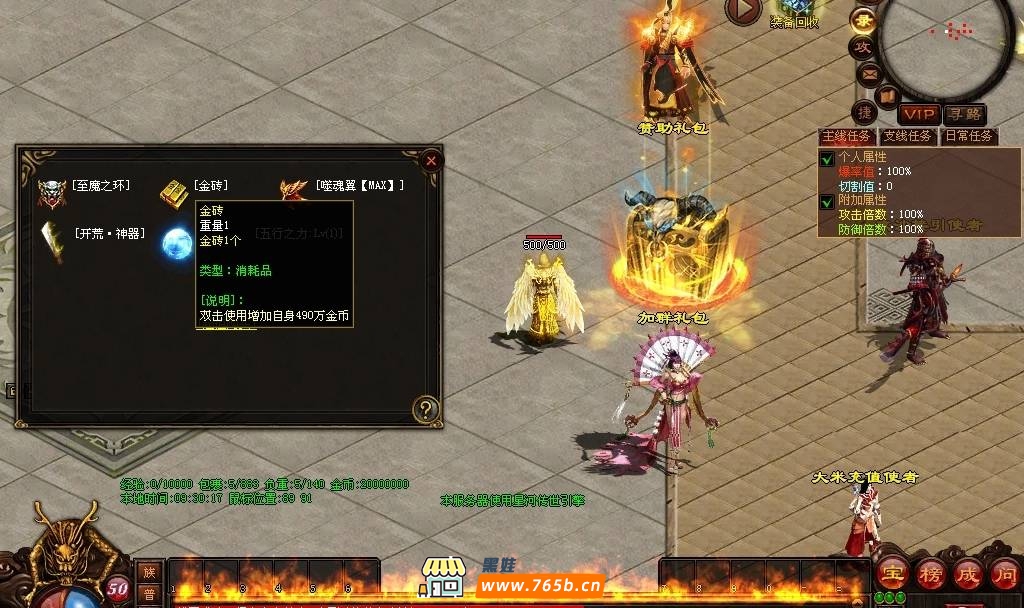The height and width of the screenshot is (608, 1024).
Task: Select the 噬魂翼【MAX】 wings item
Action: tap(295, 189)
